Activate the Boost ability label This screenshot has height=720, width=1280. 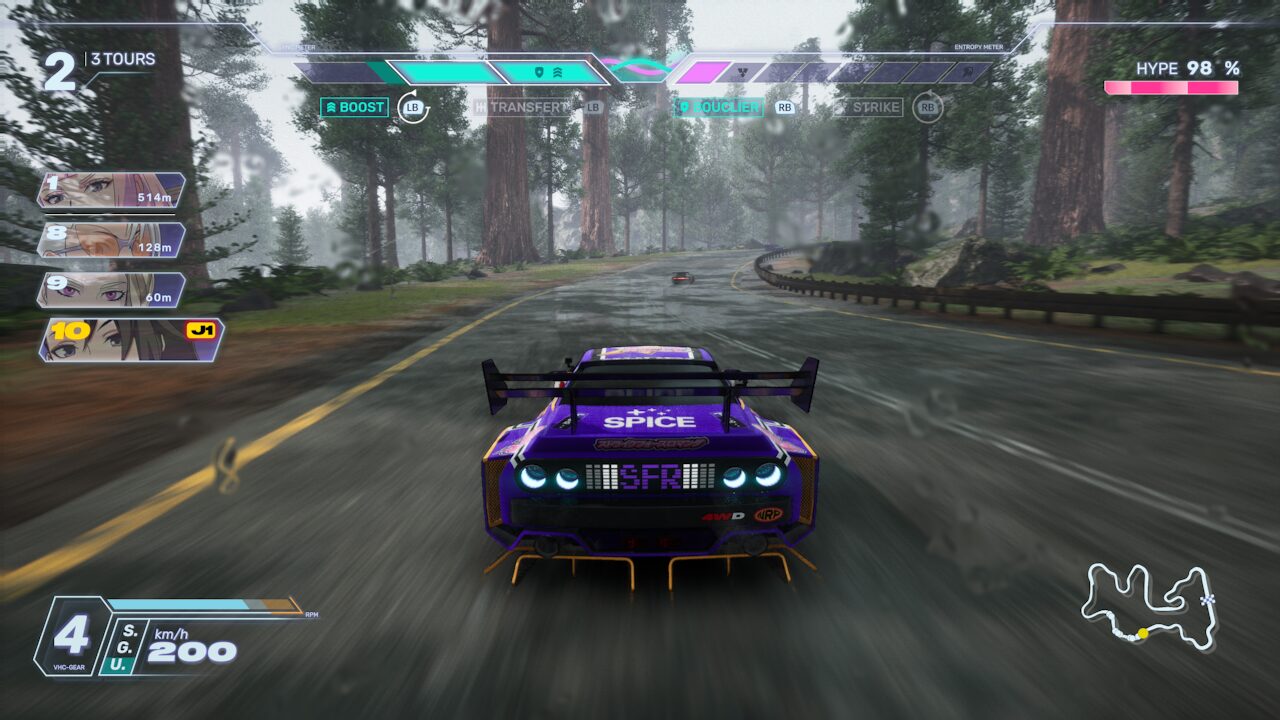click(x=354, y=107)
